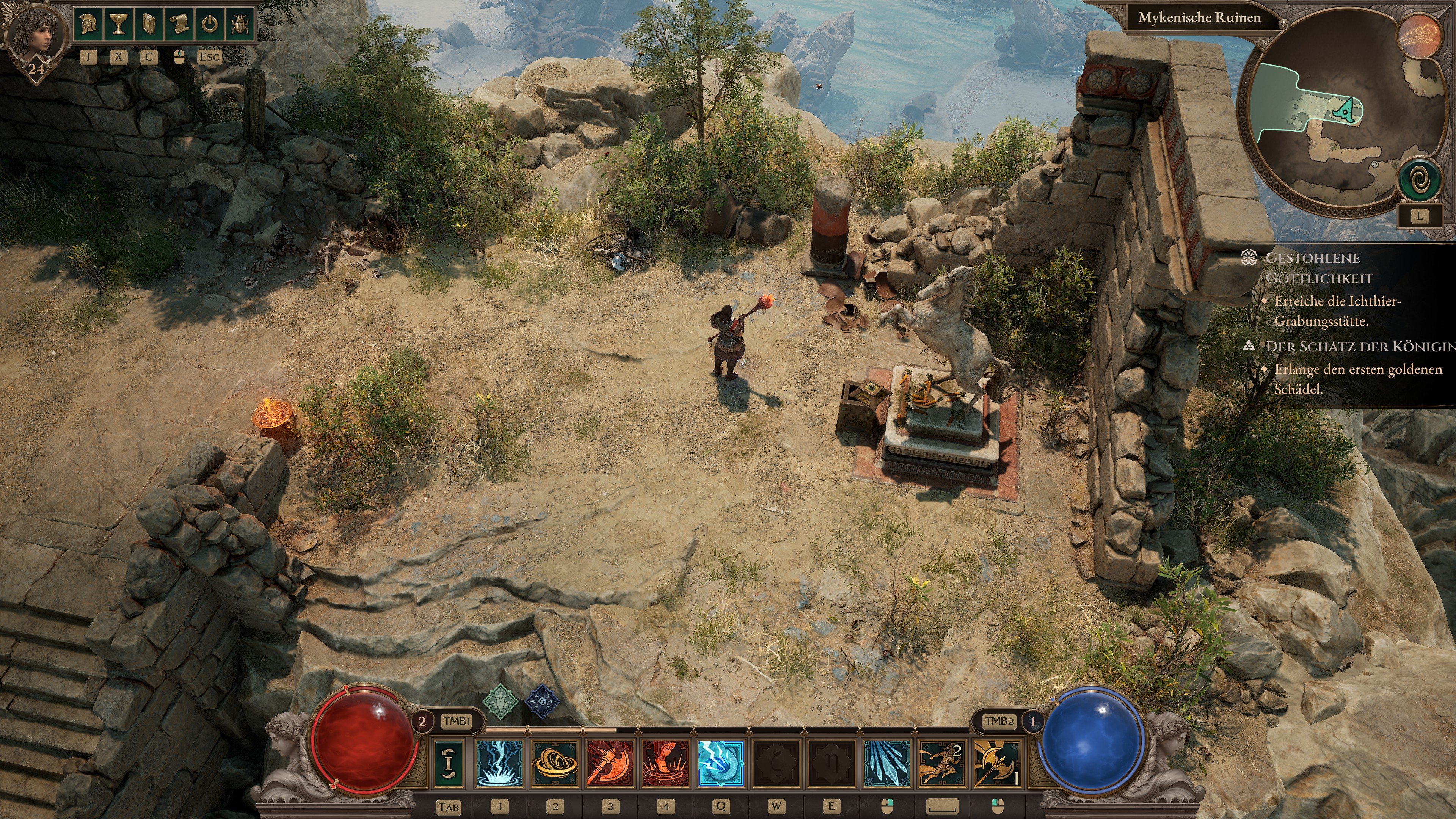Viewport: 1456px width, 819px height.
Task: Open the book icon in the top menu
Action: pos(149,24)
